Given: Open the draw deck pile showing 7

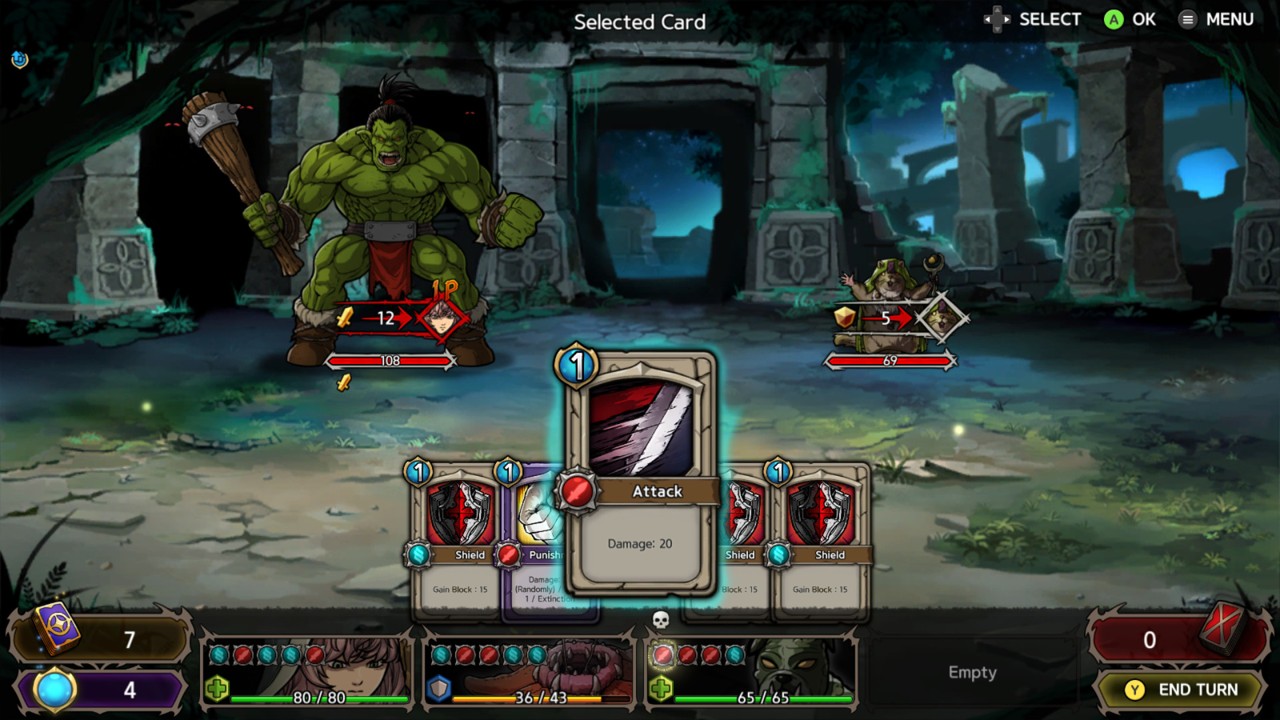Looking at the screenshot, I should [x=100, y=639].
